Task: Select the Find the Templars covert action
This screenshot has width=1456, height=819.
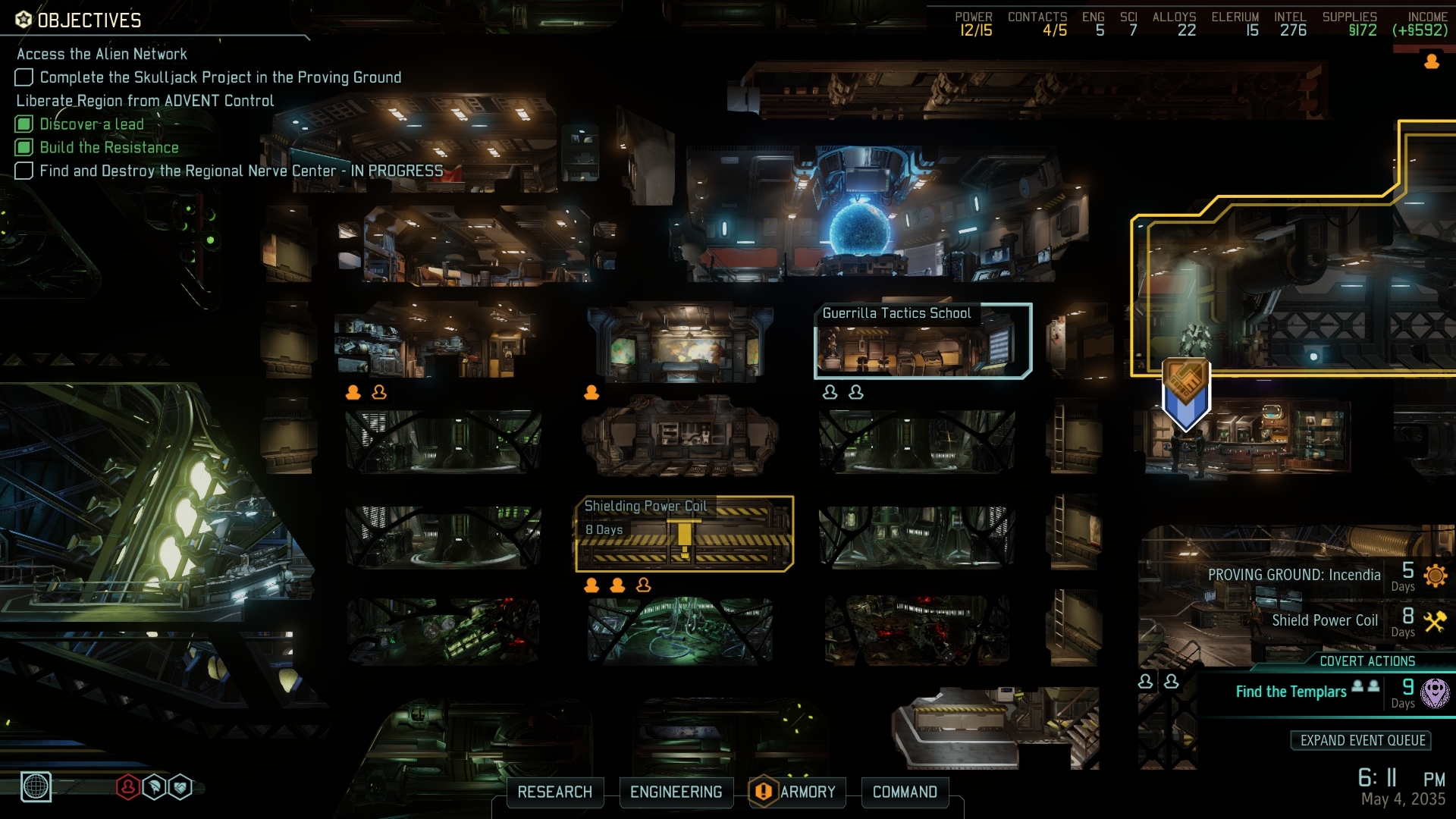Action: tap(1291, 692)
